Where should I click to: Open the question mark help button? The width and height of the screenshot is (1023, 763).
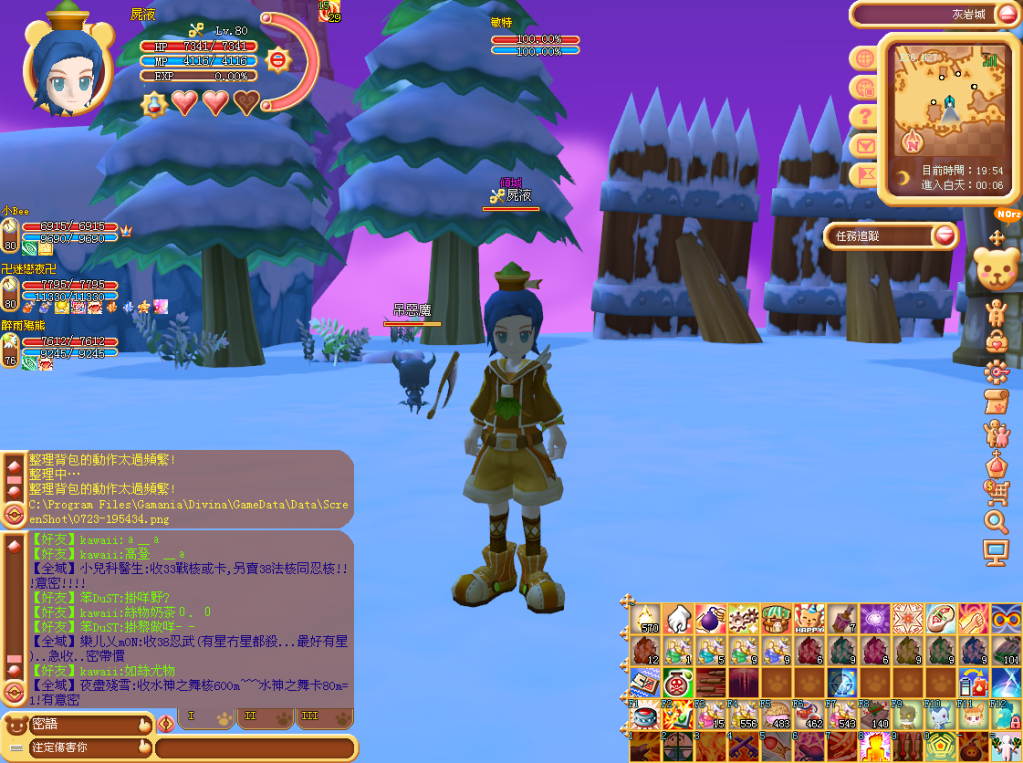(x=863, y=117)
